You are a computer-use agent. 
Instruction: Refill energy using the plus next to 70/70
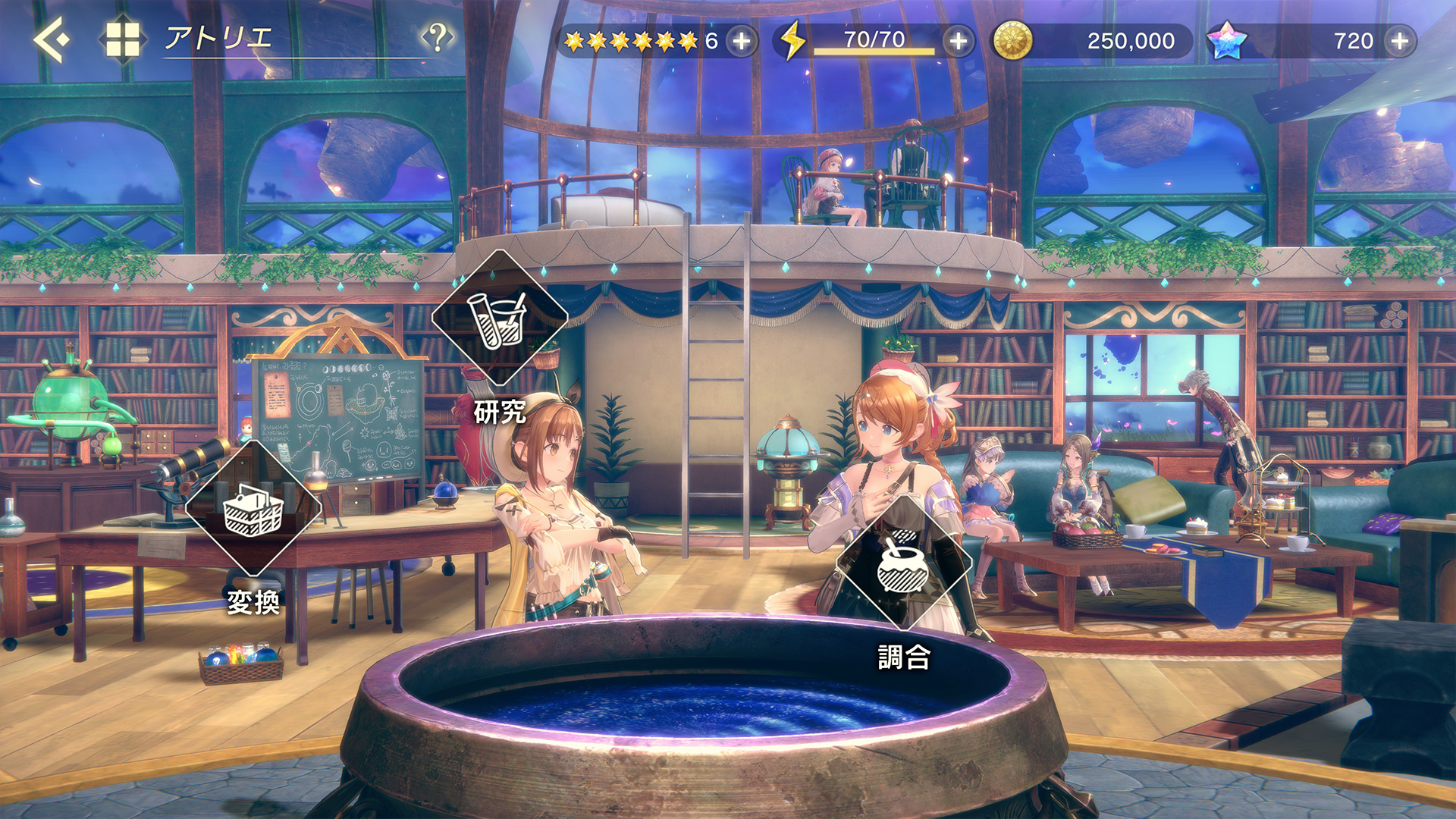coord(959,41)
